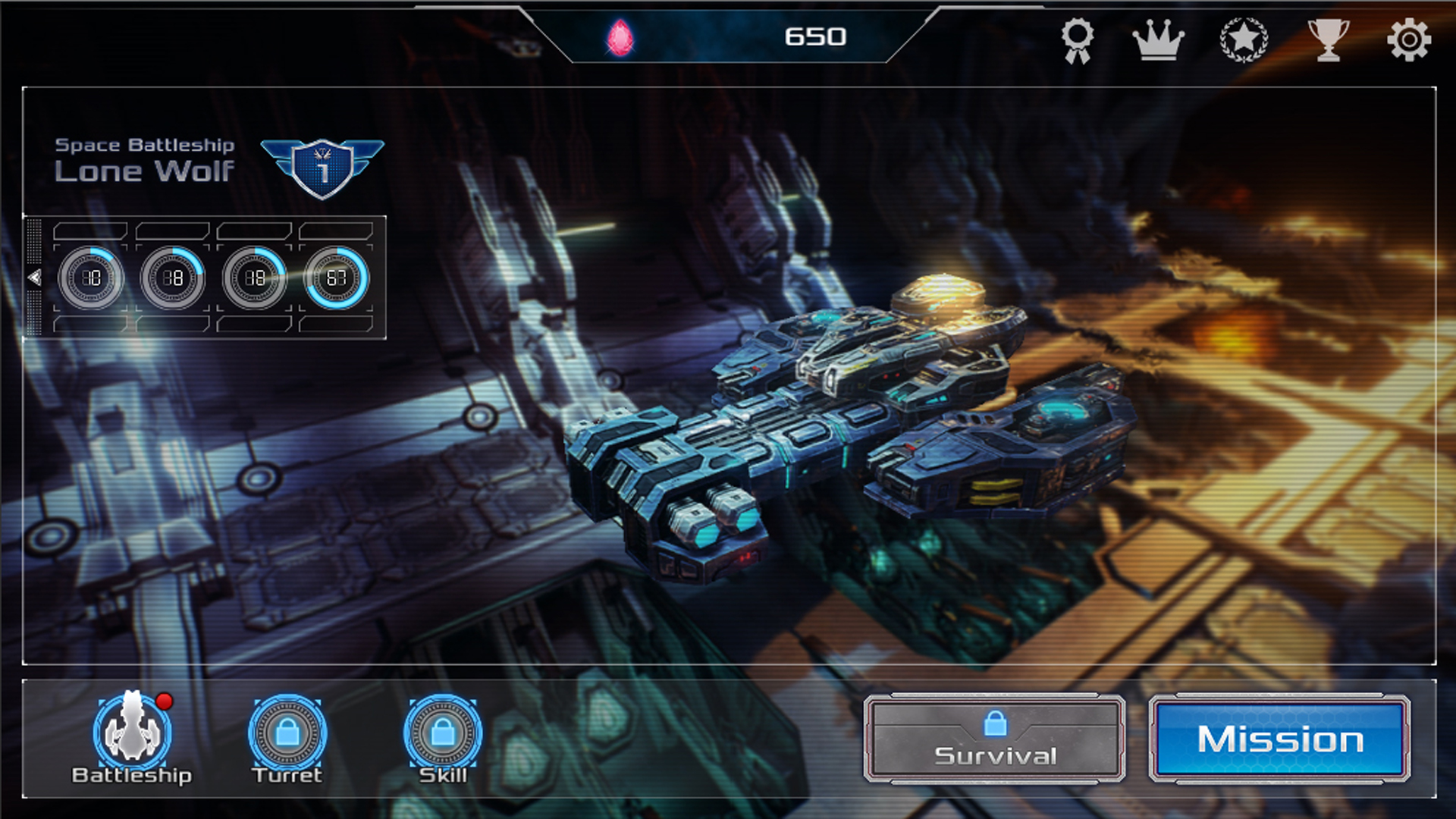Click the Lone Wolf battleship model
1456x819 pixels.
click(834, 432)
